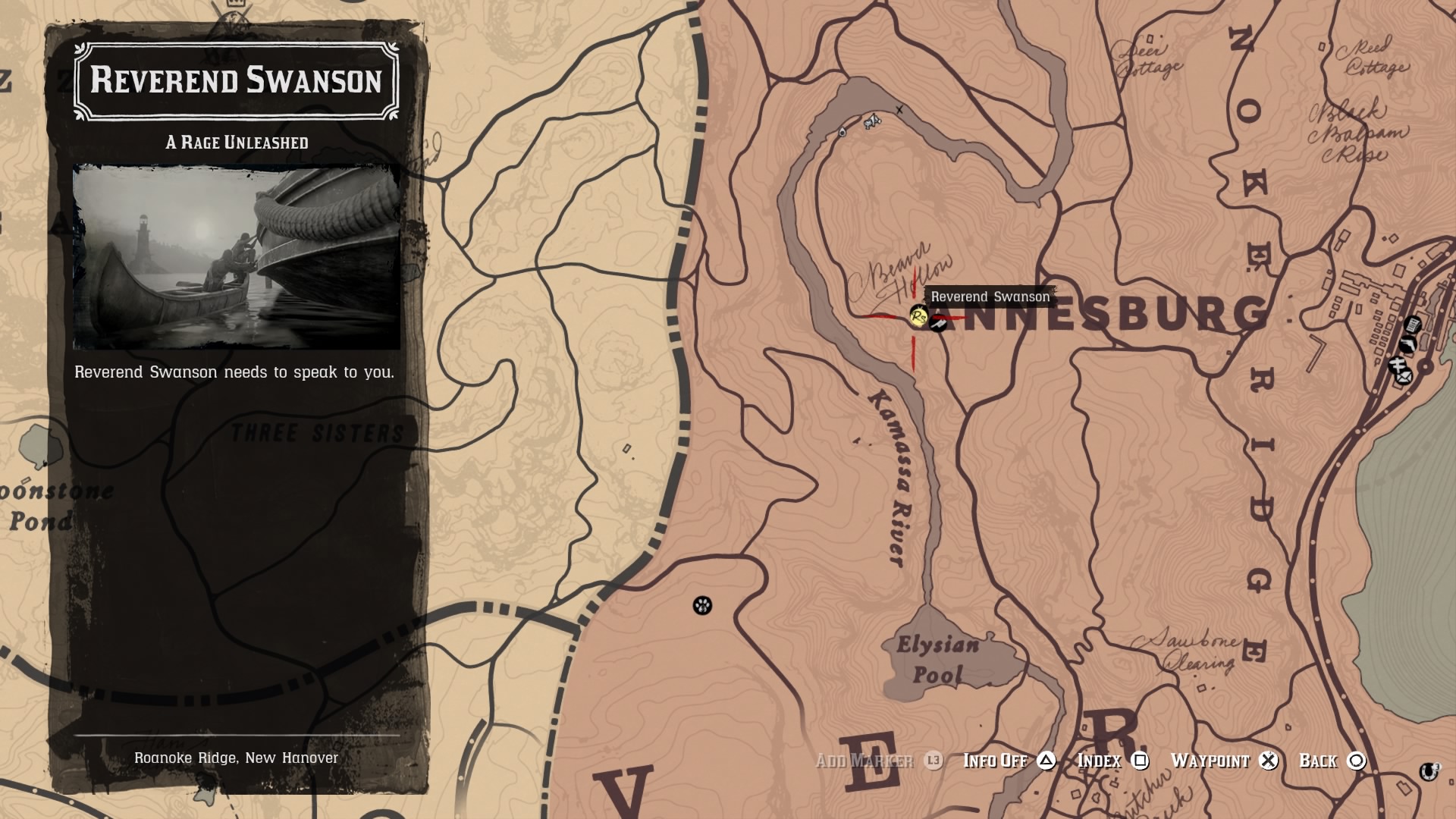Toggle a Waypoint on the map
Viewport: 1456px width, 819px height.
coord(1210,759)
